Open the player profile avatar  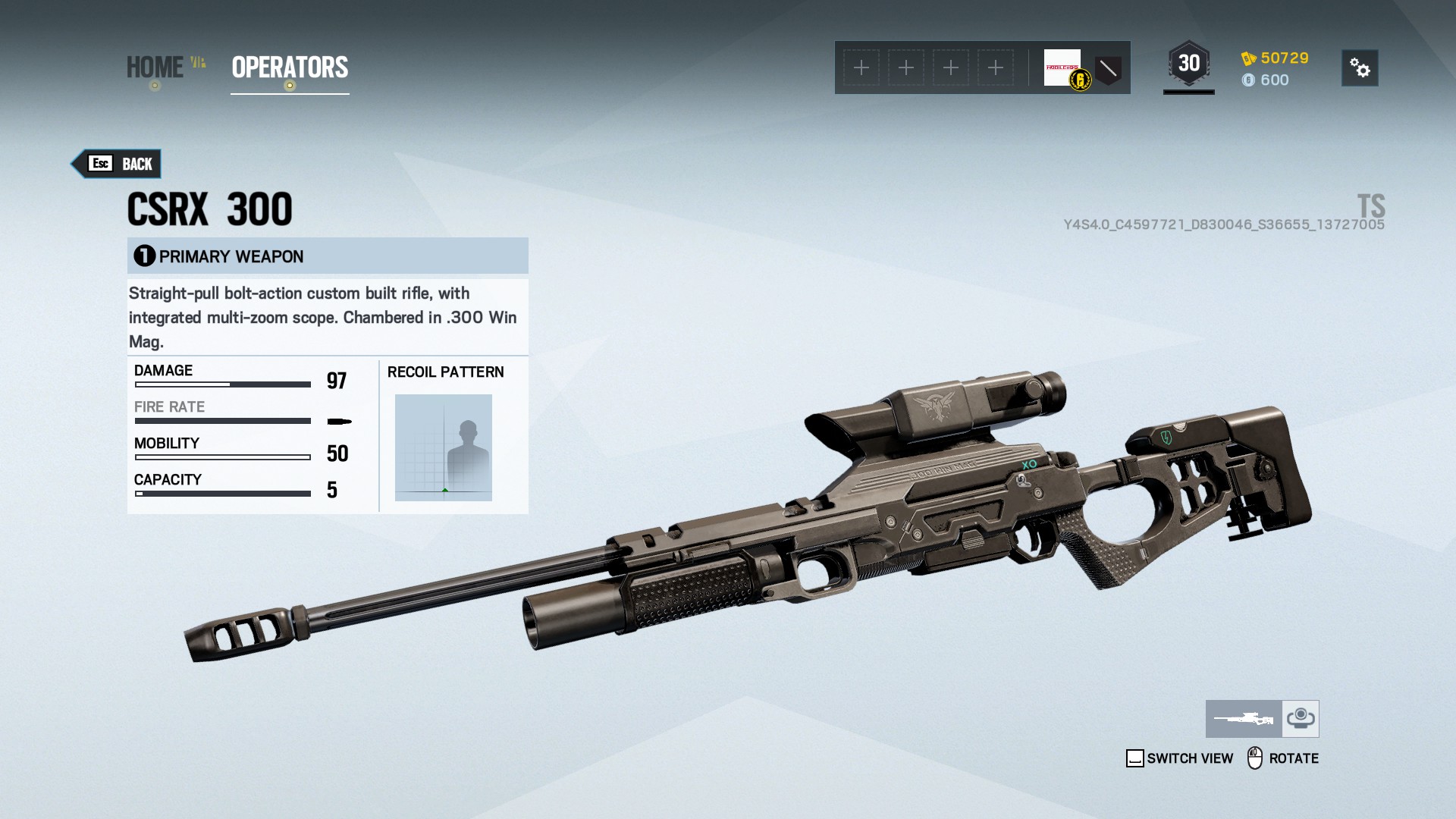pos(1063,68)
